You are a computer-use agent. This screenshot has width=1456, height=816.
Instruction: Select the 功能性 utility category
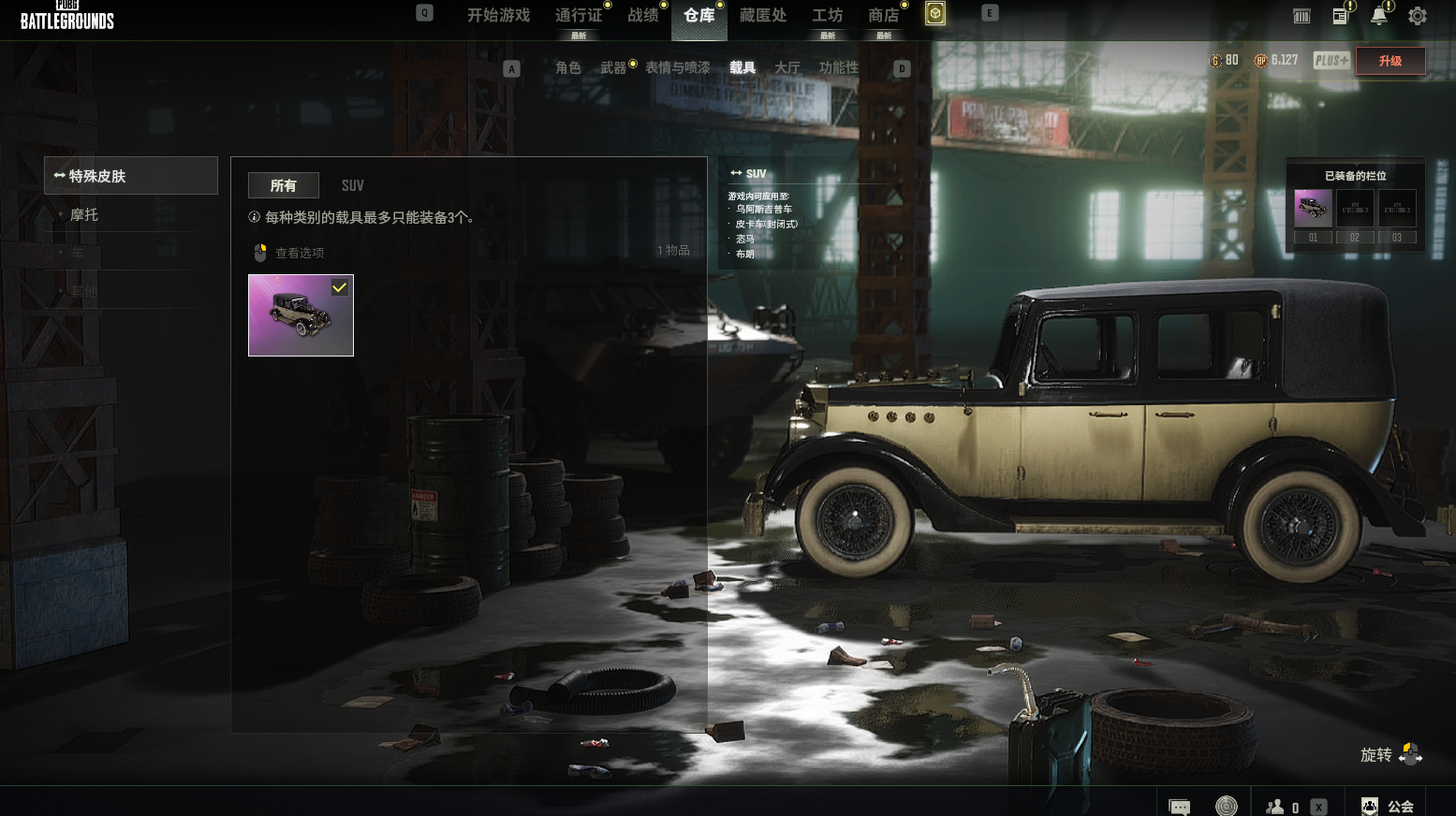pyautogui.click(x=839, y=68)
